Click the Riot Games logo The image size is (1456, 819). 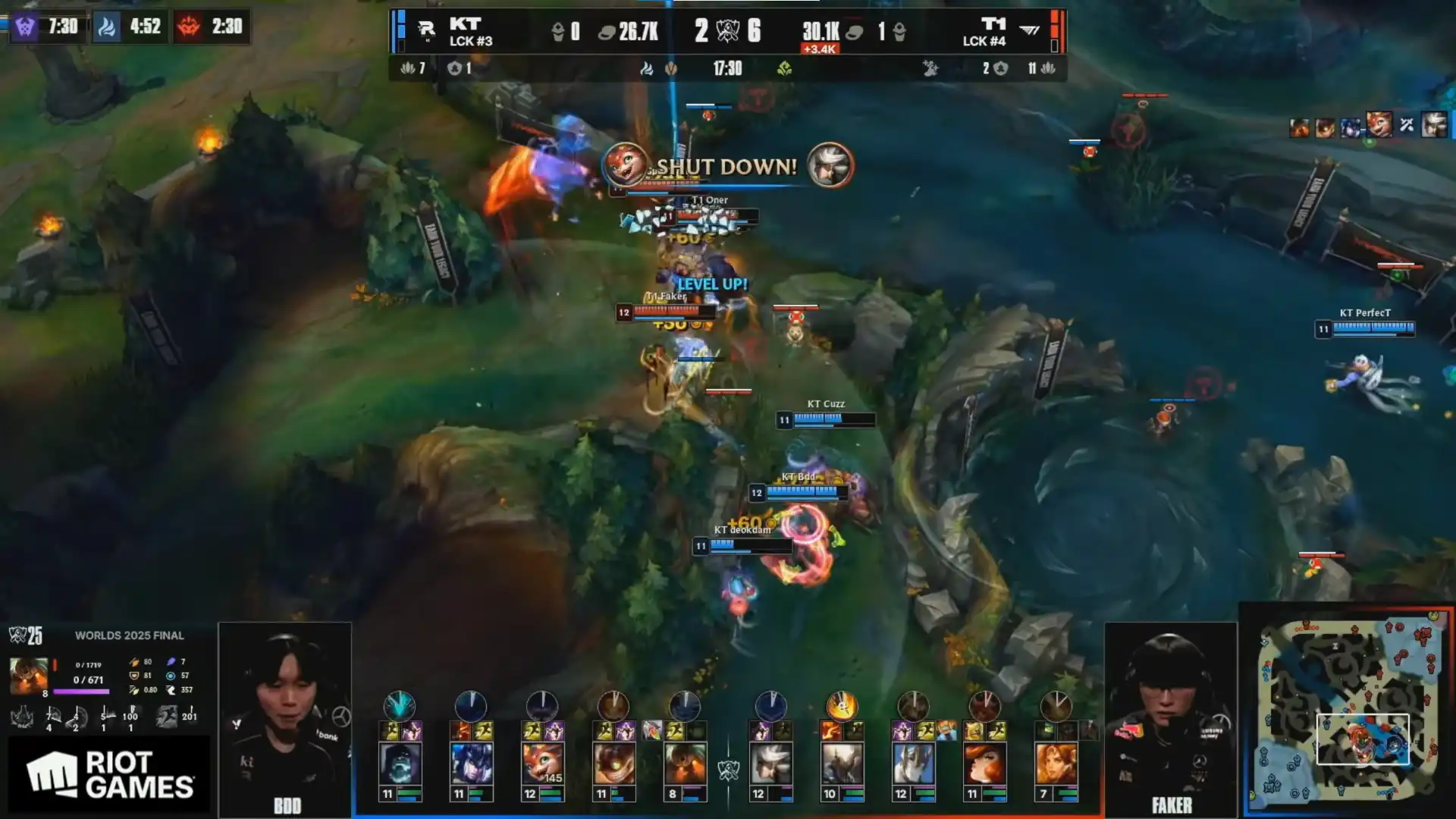(110, 774)
